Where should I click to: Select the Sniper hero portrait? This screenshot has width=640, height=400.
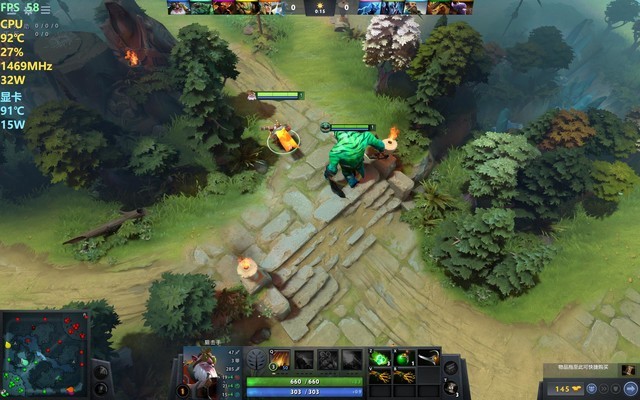click(207, 372)
